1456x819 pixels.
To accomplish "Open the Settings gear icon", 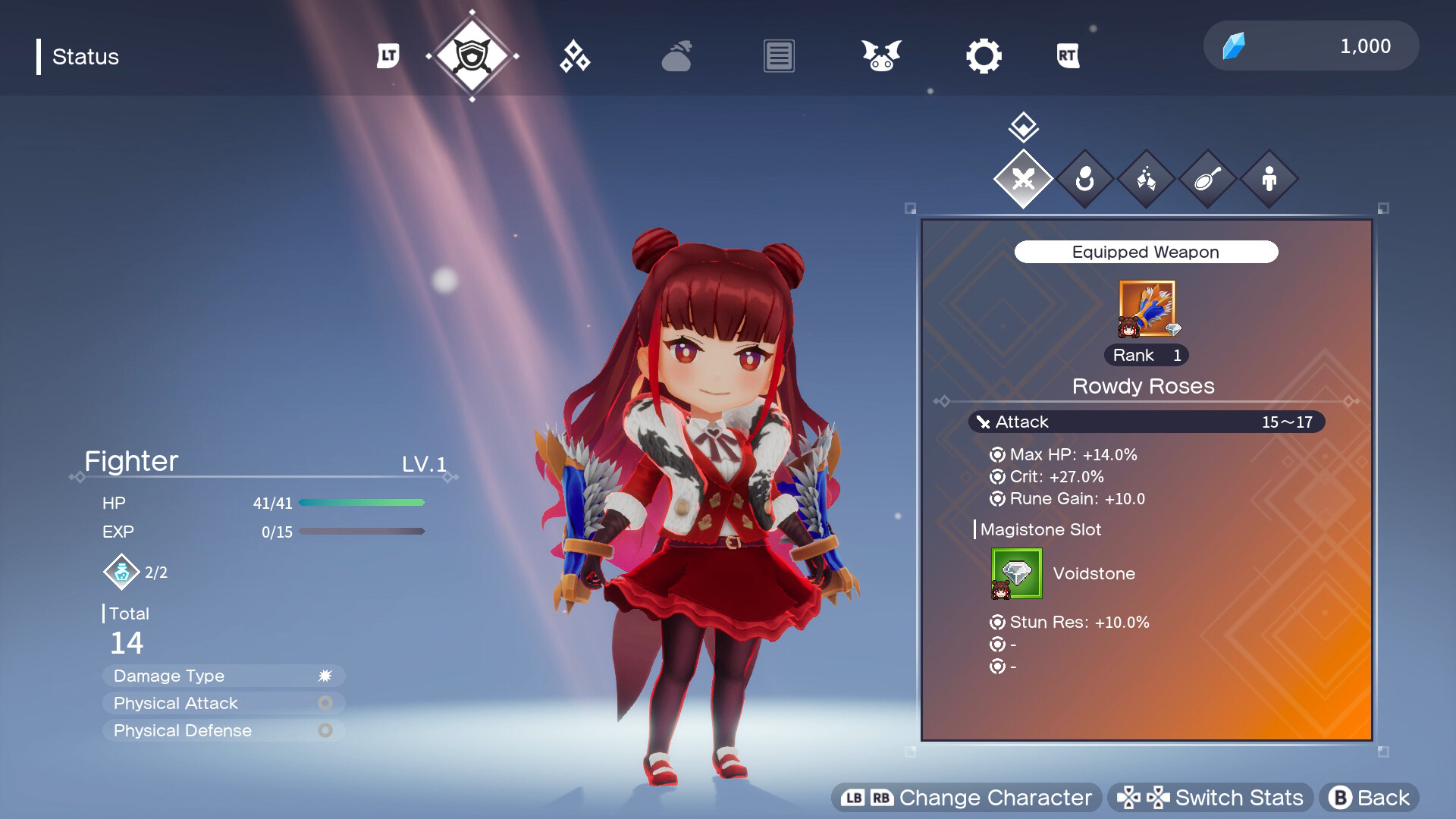I will (984, 55).
